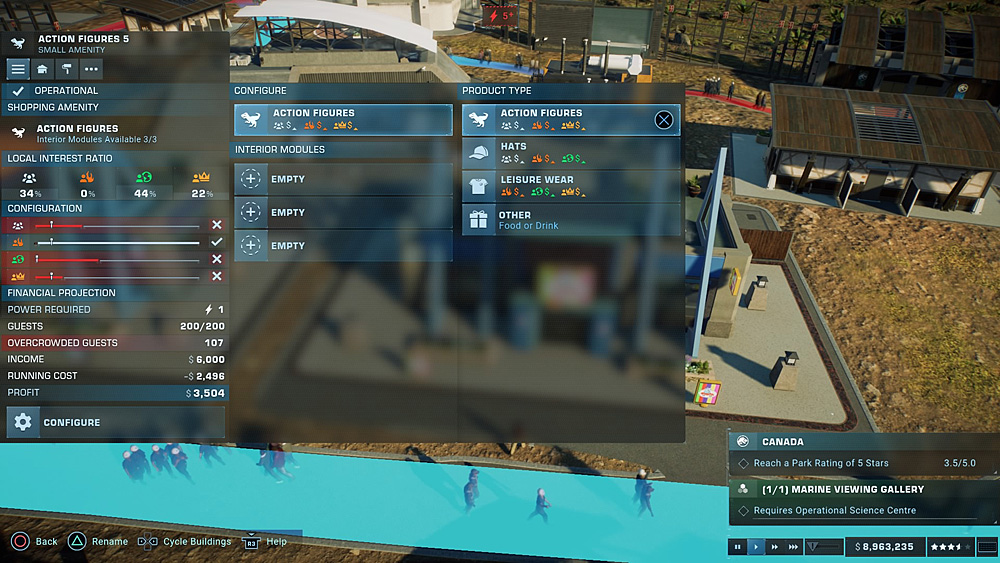Switch to the list overview tab
The width and height of the screenshot is (1000, 563).
18,69
